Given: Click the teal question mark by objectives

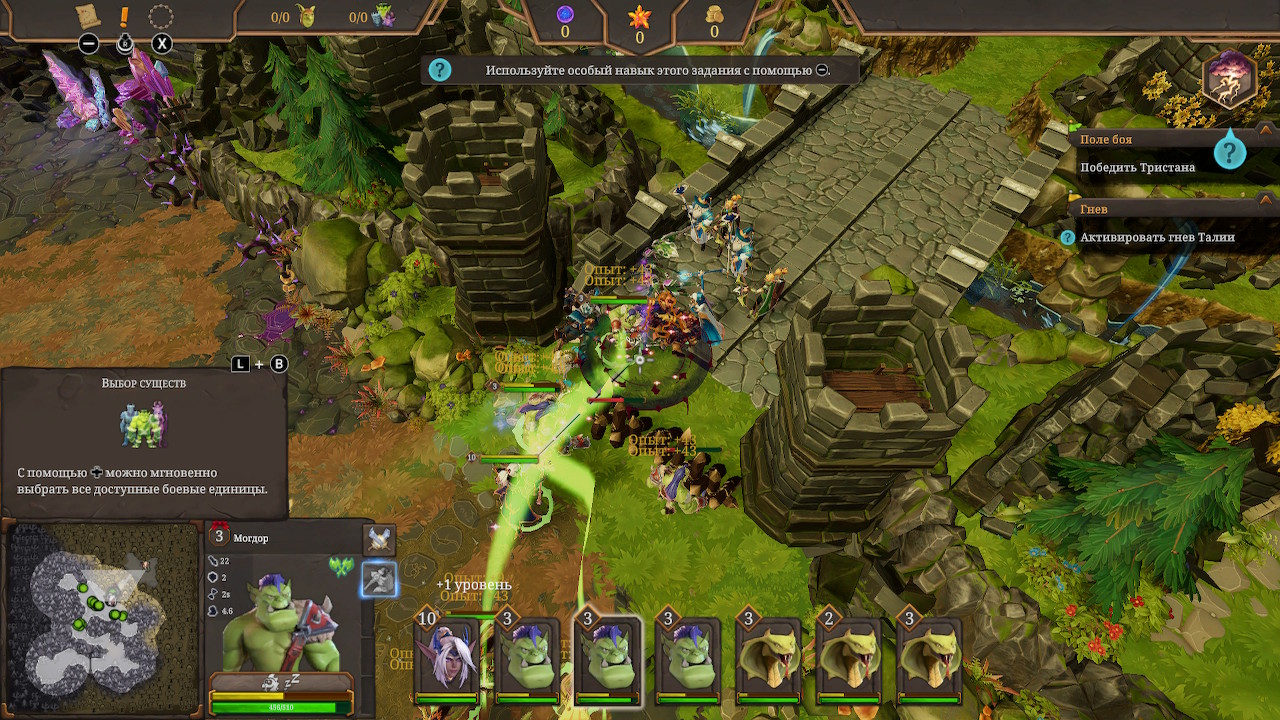Looking at the screenshot, I should (x=1229, y=152).
